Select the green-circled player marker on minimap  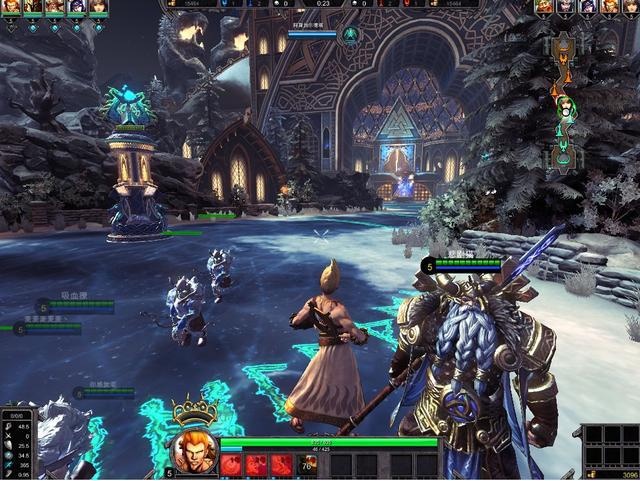pos(565,108)
